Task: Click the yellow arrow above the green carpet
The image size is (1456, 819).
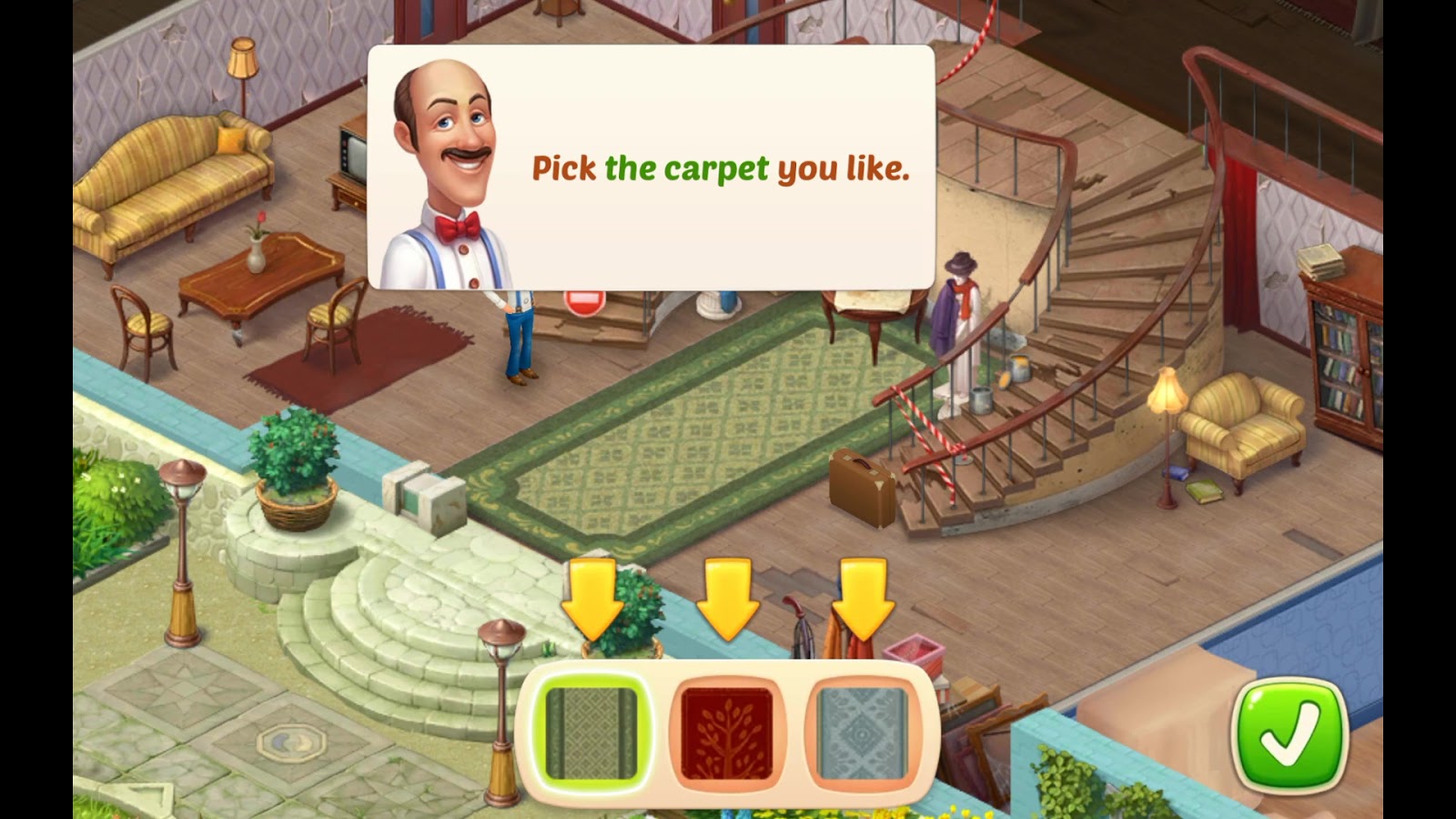Action: pyautogui.click(x=592, y=596)
